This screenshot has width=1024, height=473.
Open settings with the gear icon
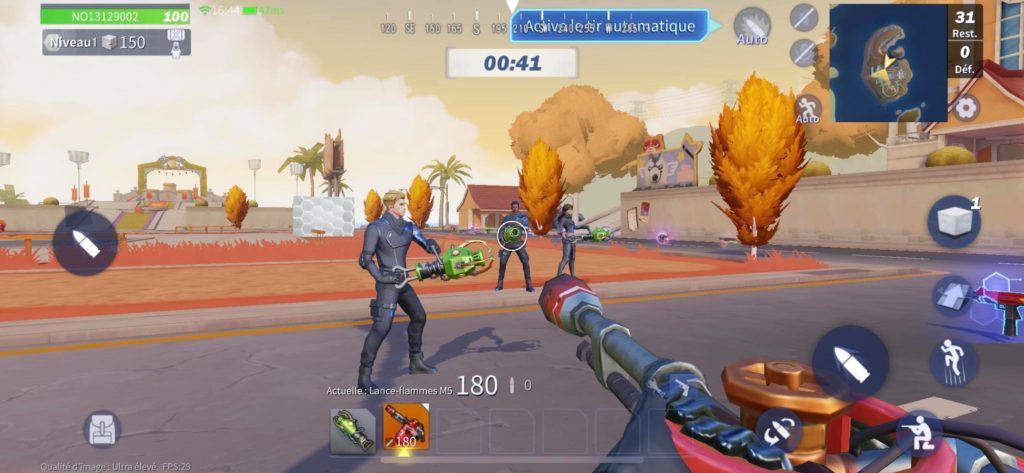point(966,108)
